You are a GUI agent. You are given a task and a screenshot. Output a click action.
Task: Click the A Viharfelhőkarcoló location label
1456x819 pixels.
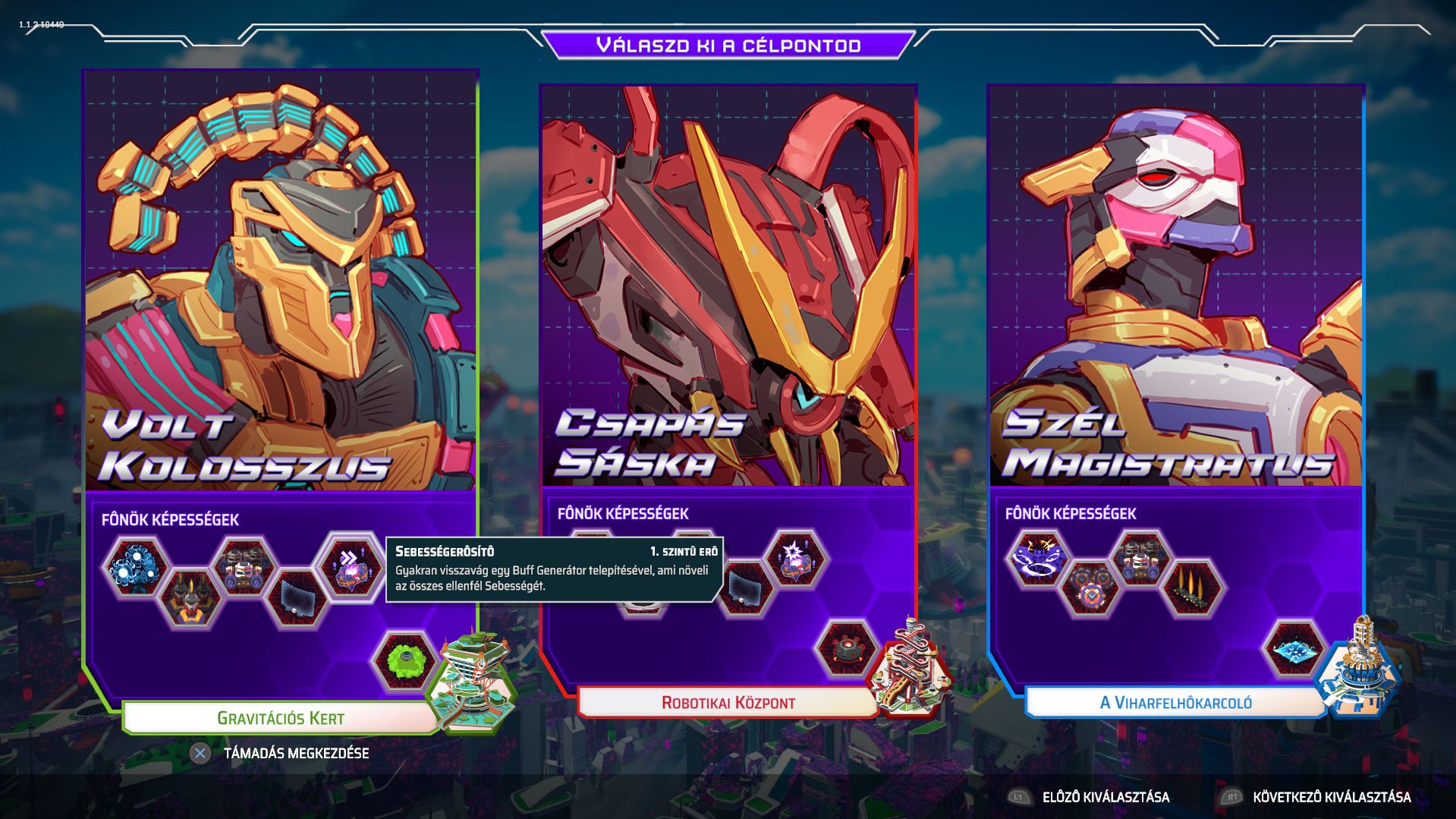[1176, 703]
